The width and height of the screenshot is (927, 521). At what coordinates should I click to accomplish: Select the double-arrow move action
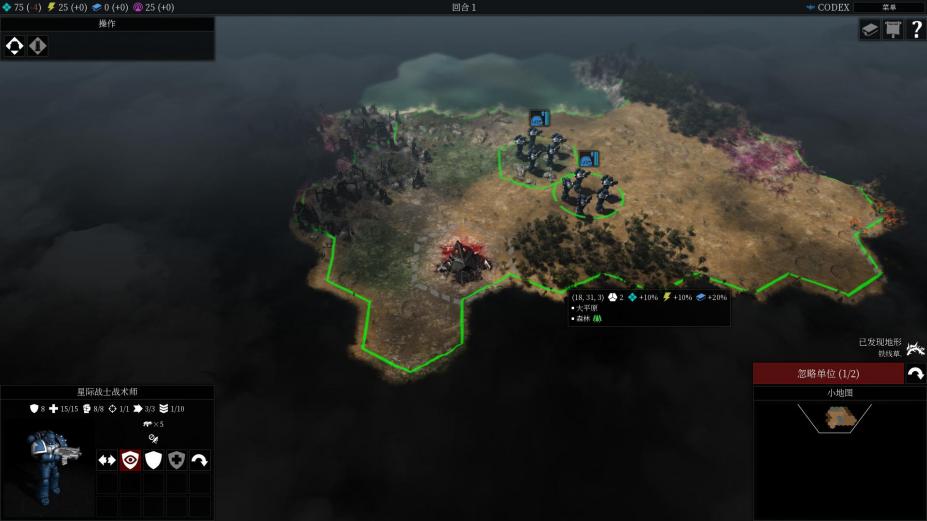(106, 460)
